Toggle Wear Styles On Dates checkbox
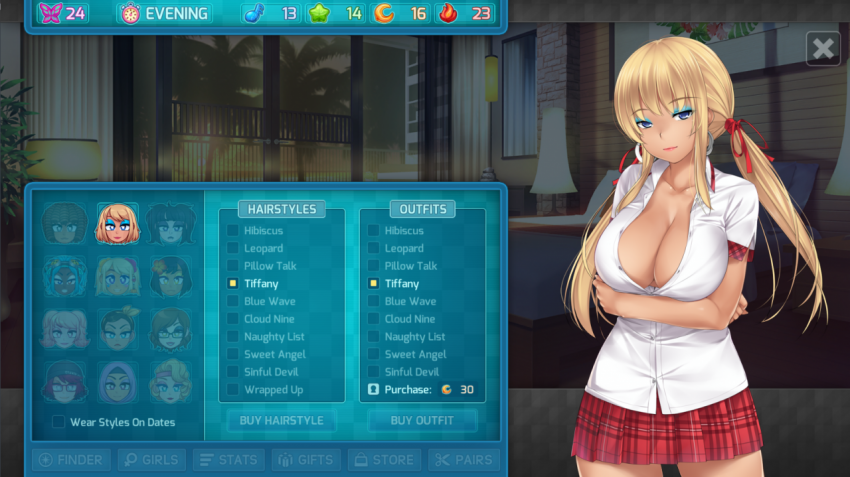 point(59,422)
